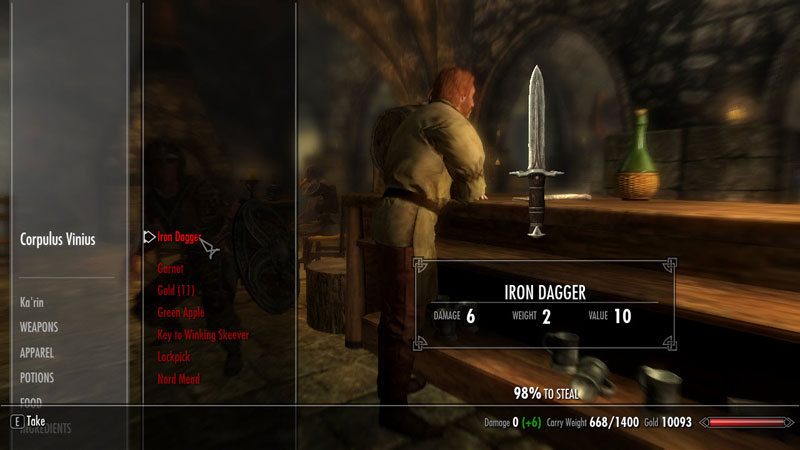Image resolution: width=800 pixels, height=450 pixels.
Task: Pick the Gold (11) entry
Action: pyautogui.click(x=177, y=290)
